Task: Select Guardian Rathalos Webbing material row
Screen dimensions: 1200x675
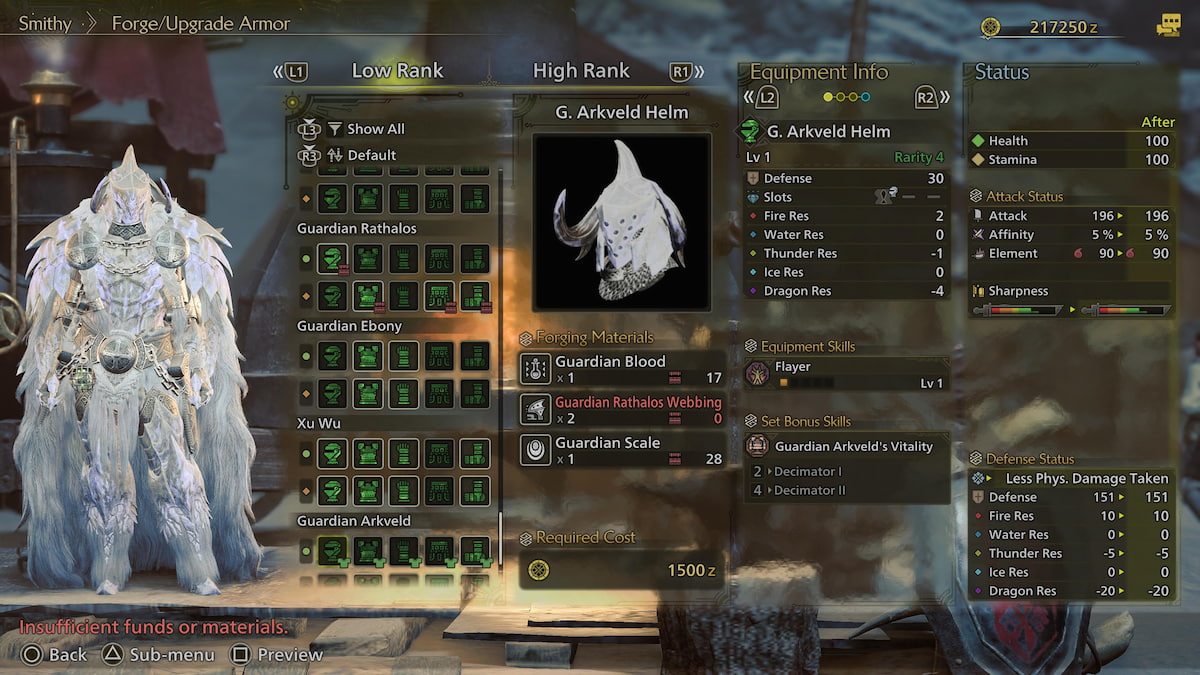Action: (x=622, y=410)
